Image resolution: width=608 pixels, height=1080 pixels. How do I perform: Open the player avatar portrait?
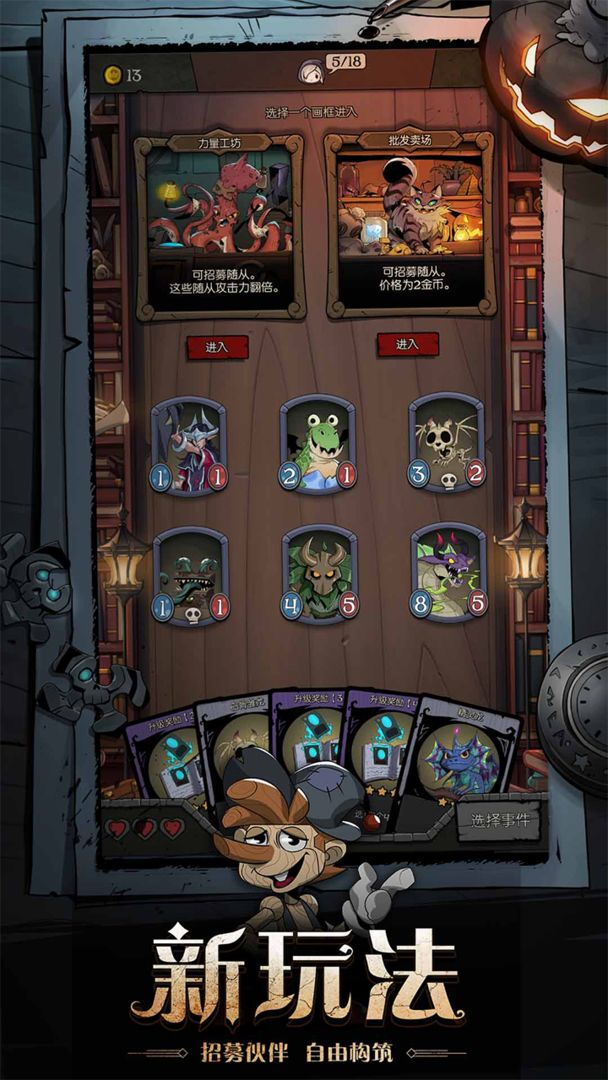(x=311, y=70)
